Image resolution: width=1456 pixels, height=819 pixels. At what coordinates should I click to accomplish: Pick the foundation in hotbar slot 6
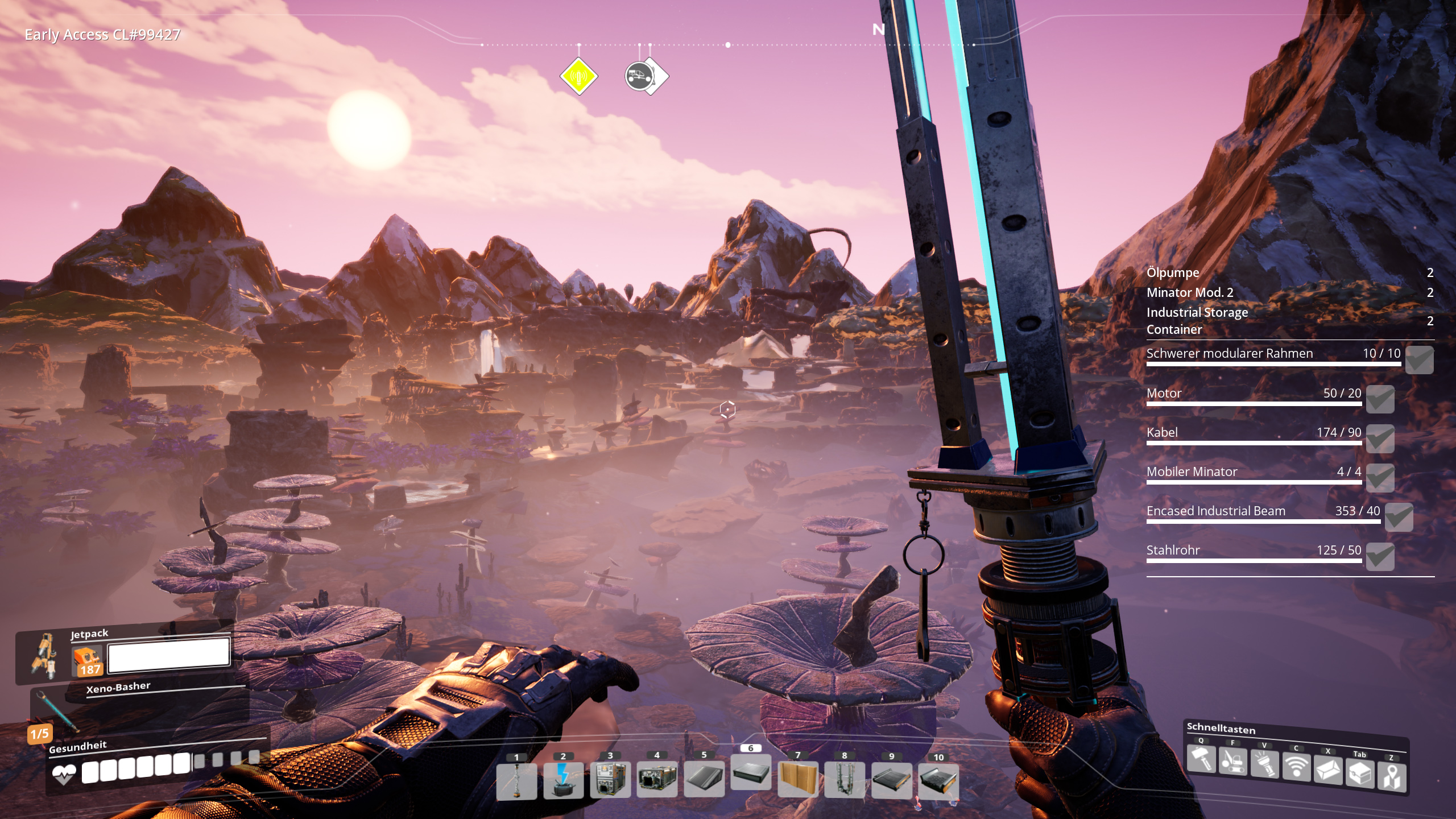pyautogui.click(x=751, y=772)
